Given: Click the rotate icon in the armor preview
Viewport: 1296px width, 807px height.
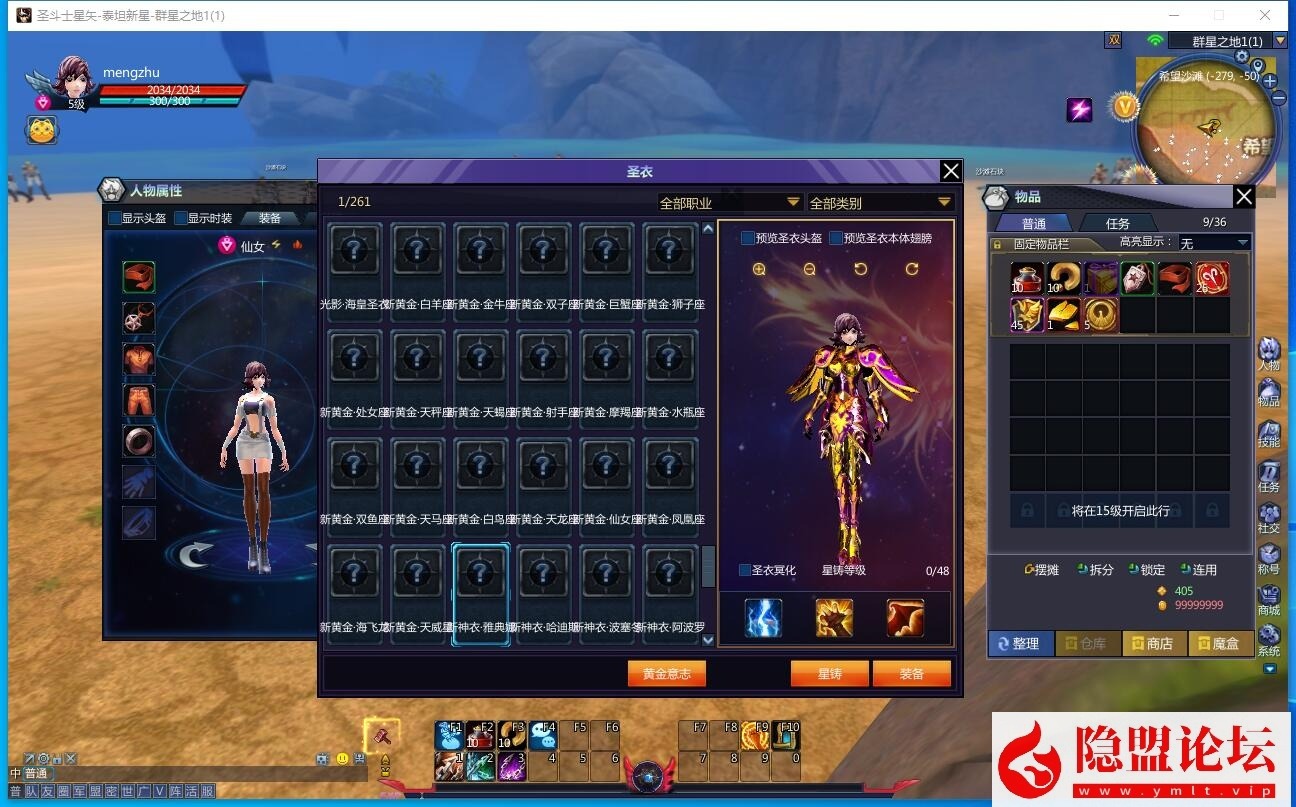Looking at the screenshot, I should (860, 268).
